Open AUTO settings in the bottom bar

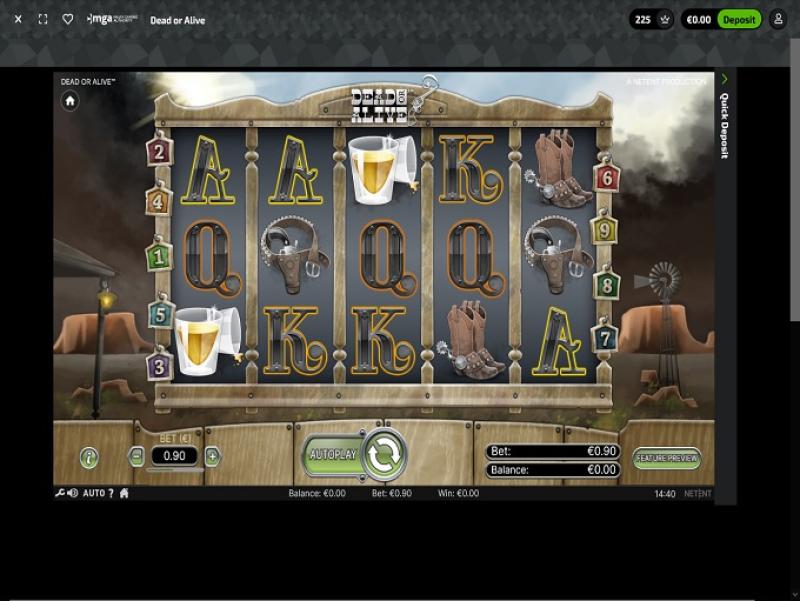coord(93,493)
